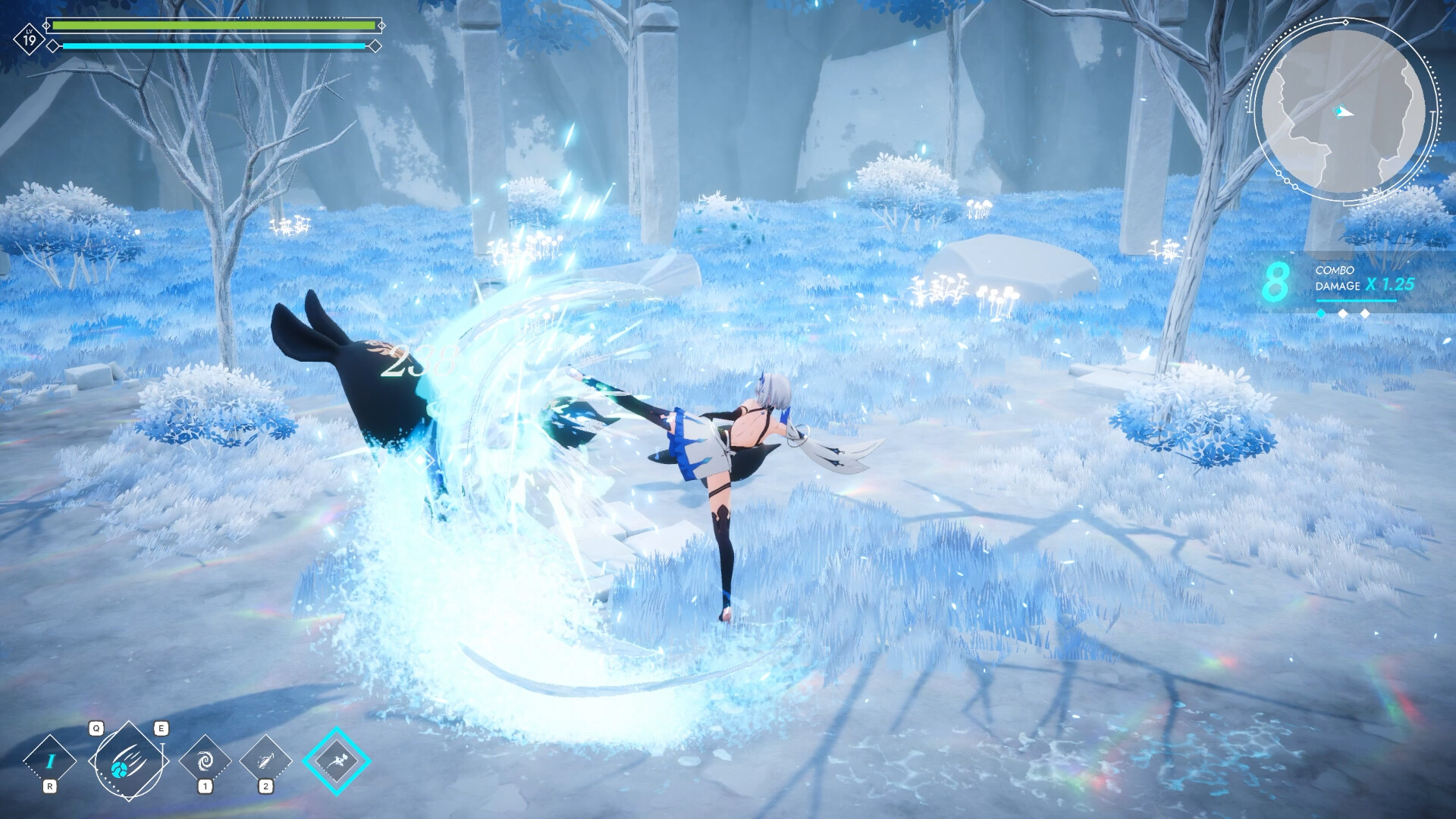Select the COMBO label

point(1335,270)
